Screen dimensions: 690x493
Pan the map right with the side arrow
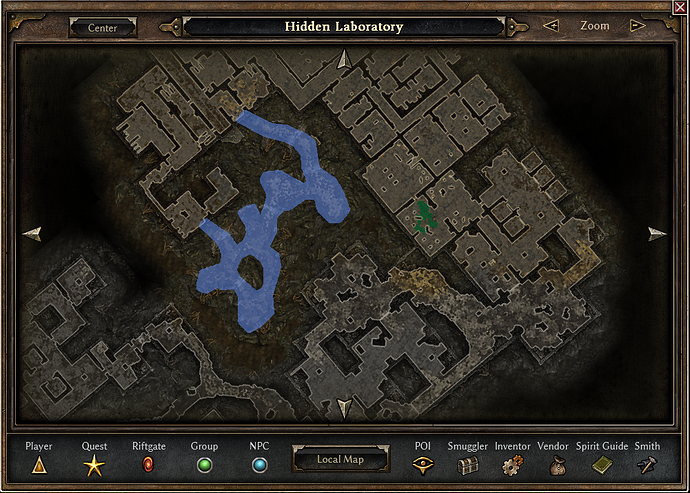click(x=657, y=234)
